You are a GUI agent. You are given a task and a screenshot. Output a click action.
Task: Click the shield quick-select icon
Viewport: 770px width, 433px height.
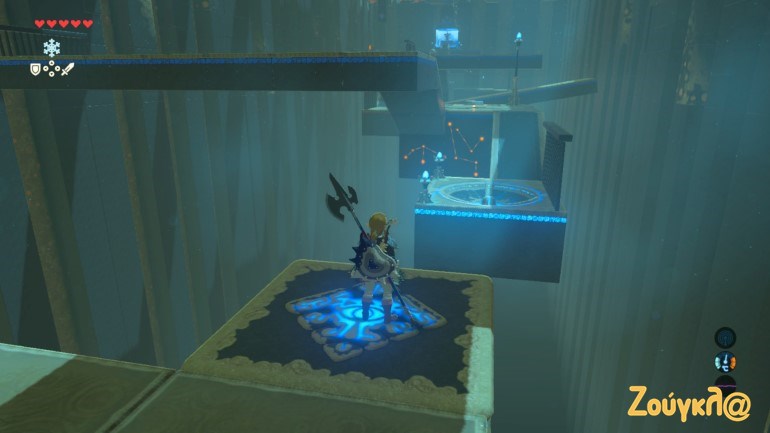click(33, 67)
